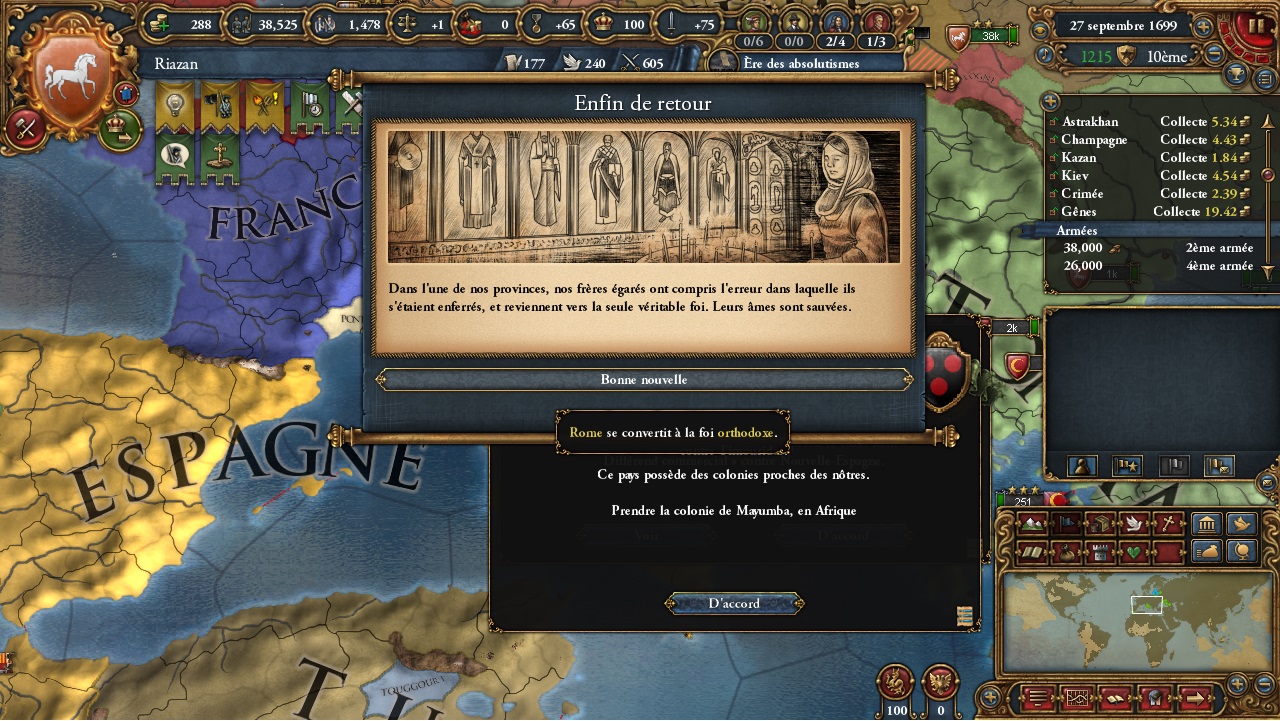Pause the game with the pause button

1257,26
